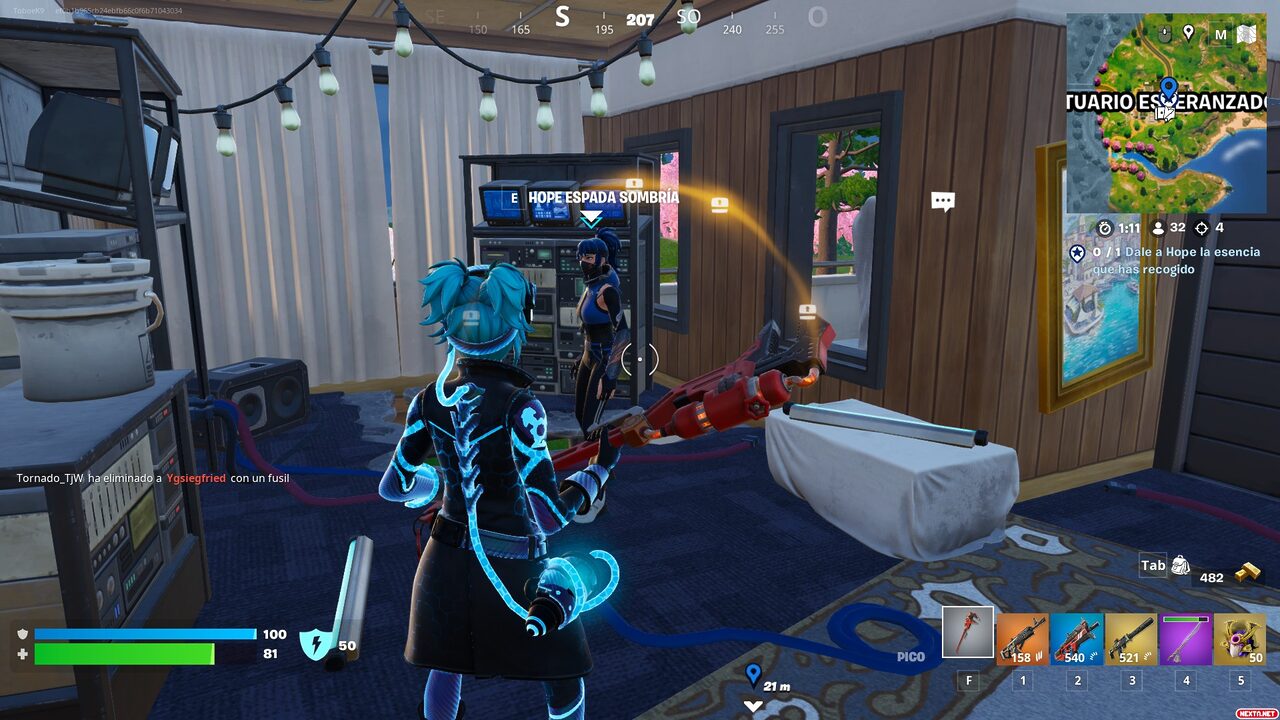Open the backpack inventory icon
This screenshot has width=1280, height=720.
coord(1180,566)
